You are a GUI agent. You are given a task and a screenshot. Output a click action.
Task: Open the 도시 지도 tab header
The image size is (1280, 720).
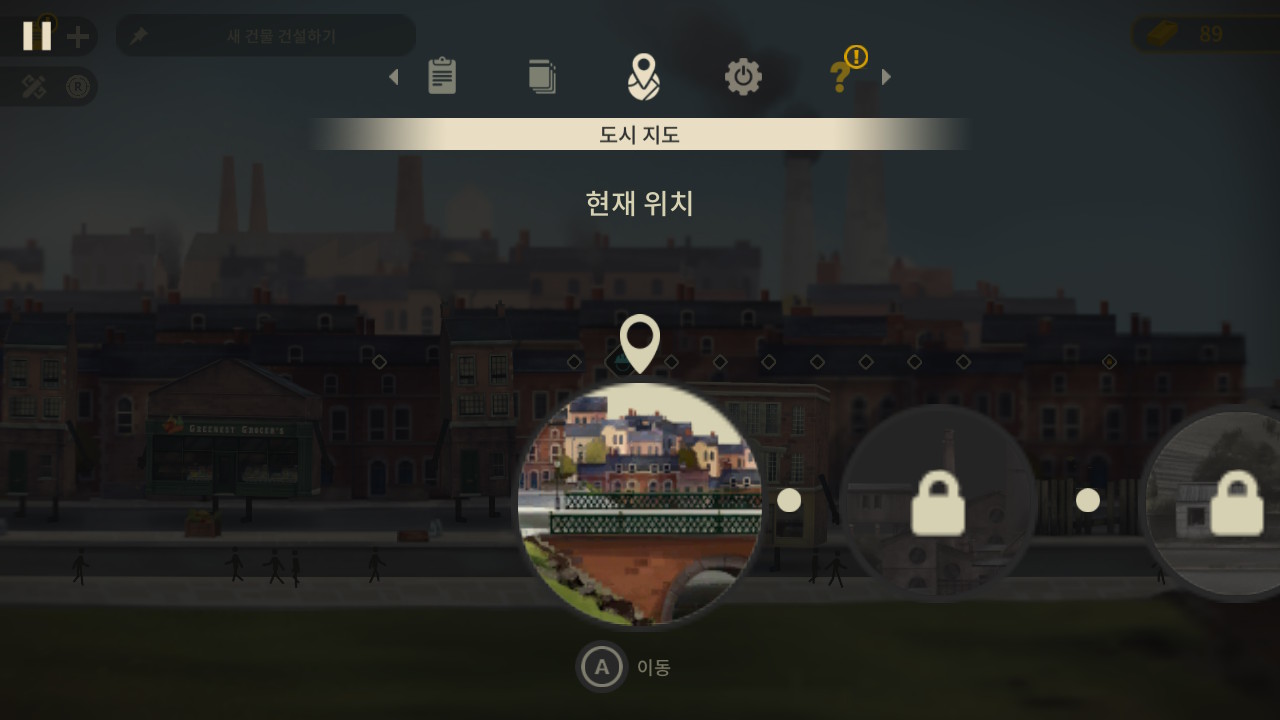point(639,135)
